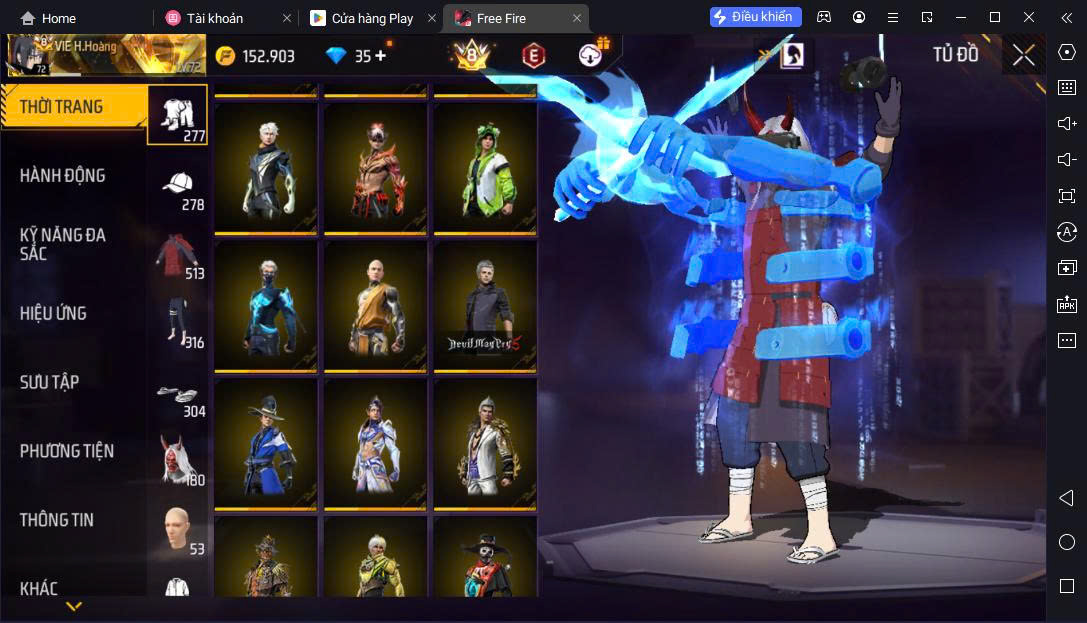Screen dimensions: 1087x623
Task: Select the red oni mask subcategory
Action: click(178, 461)
